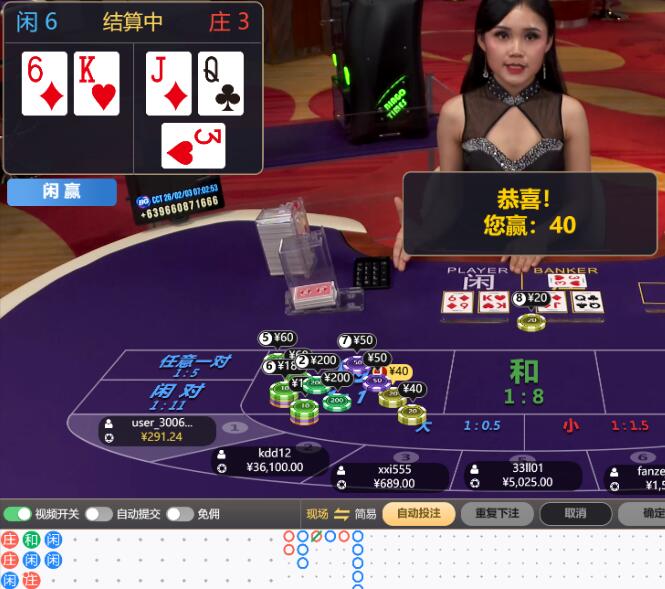Screen dimensions: 665x589
Task: Toggle the 视频开关 video switch
Action: pyautogui.click(x=18, y=514)
